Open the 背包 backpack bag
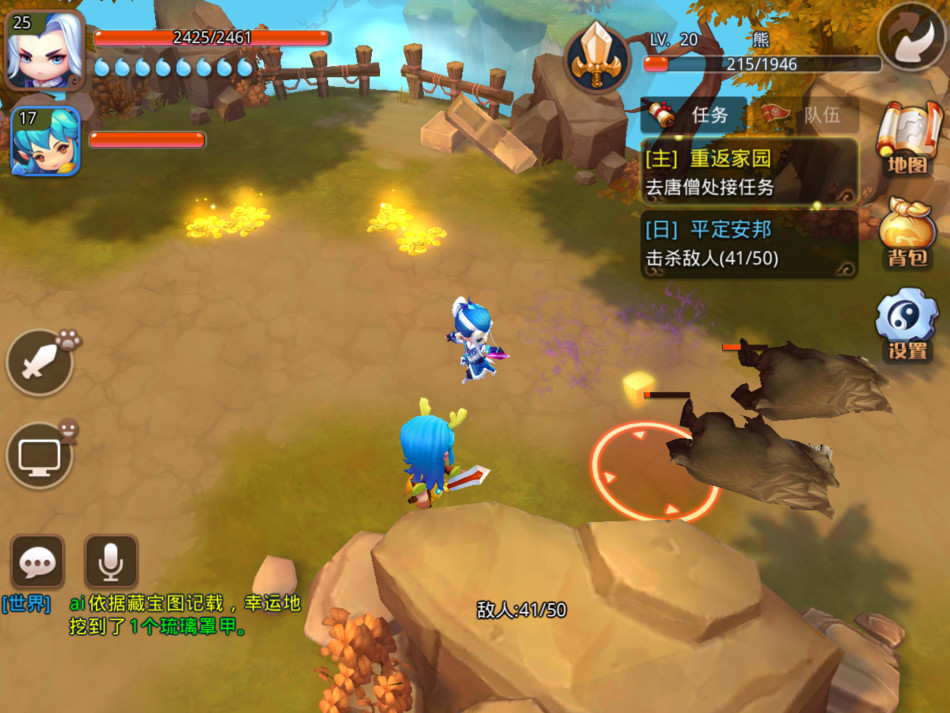Viewport: 950px width, 713px height. coord(906,232)
